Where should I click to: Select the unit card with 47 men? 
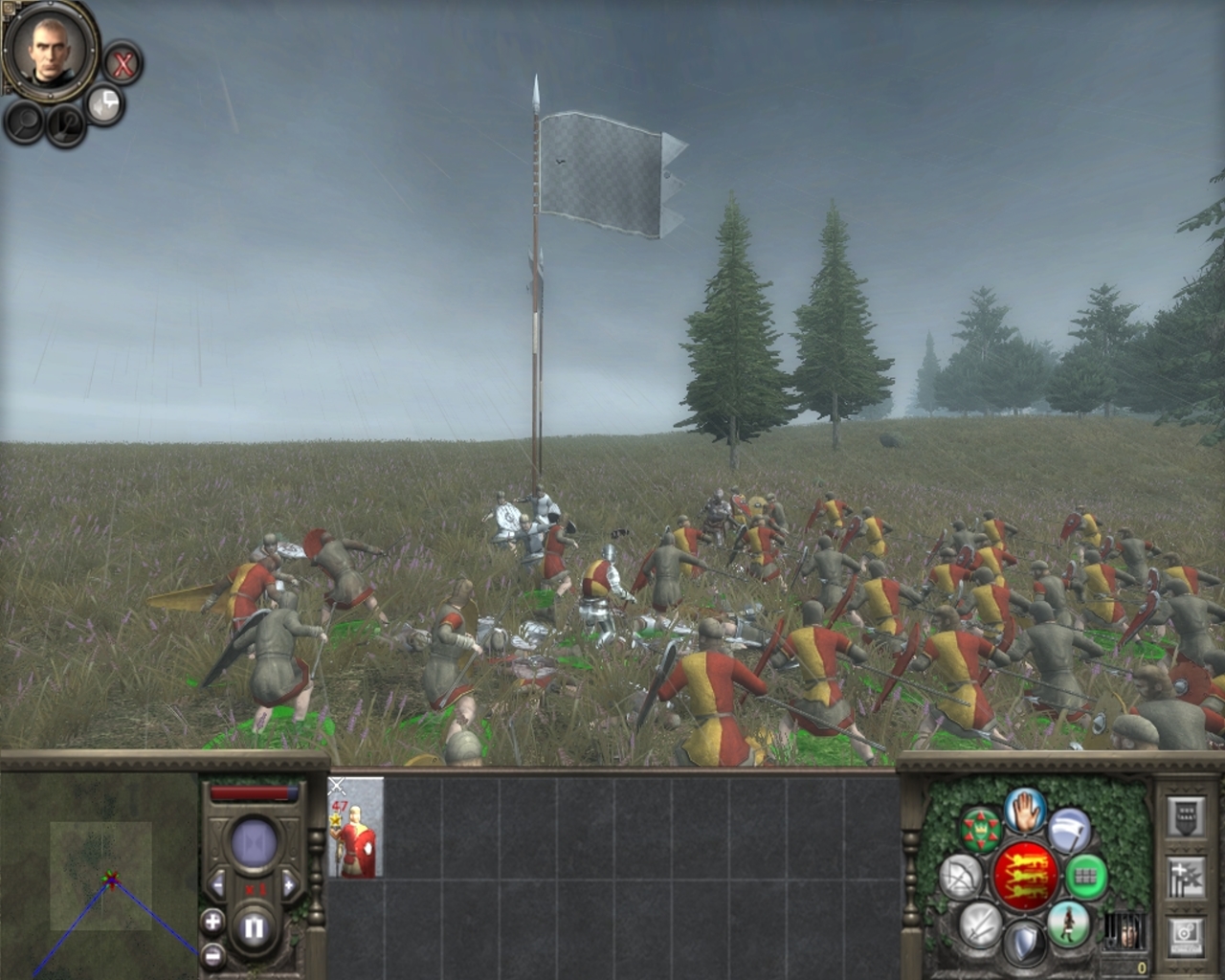[x=356, y=828]
